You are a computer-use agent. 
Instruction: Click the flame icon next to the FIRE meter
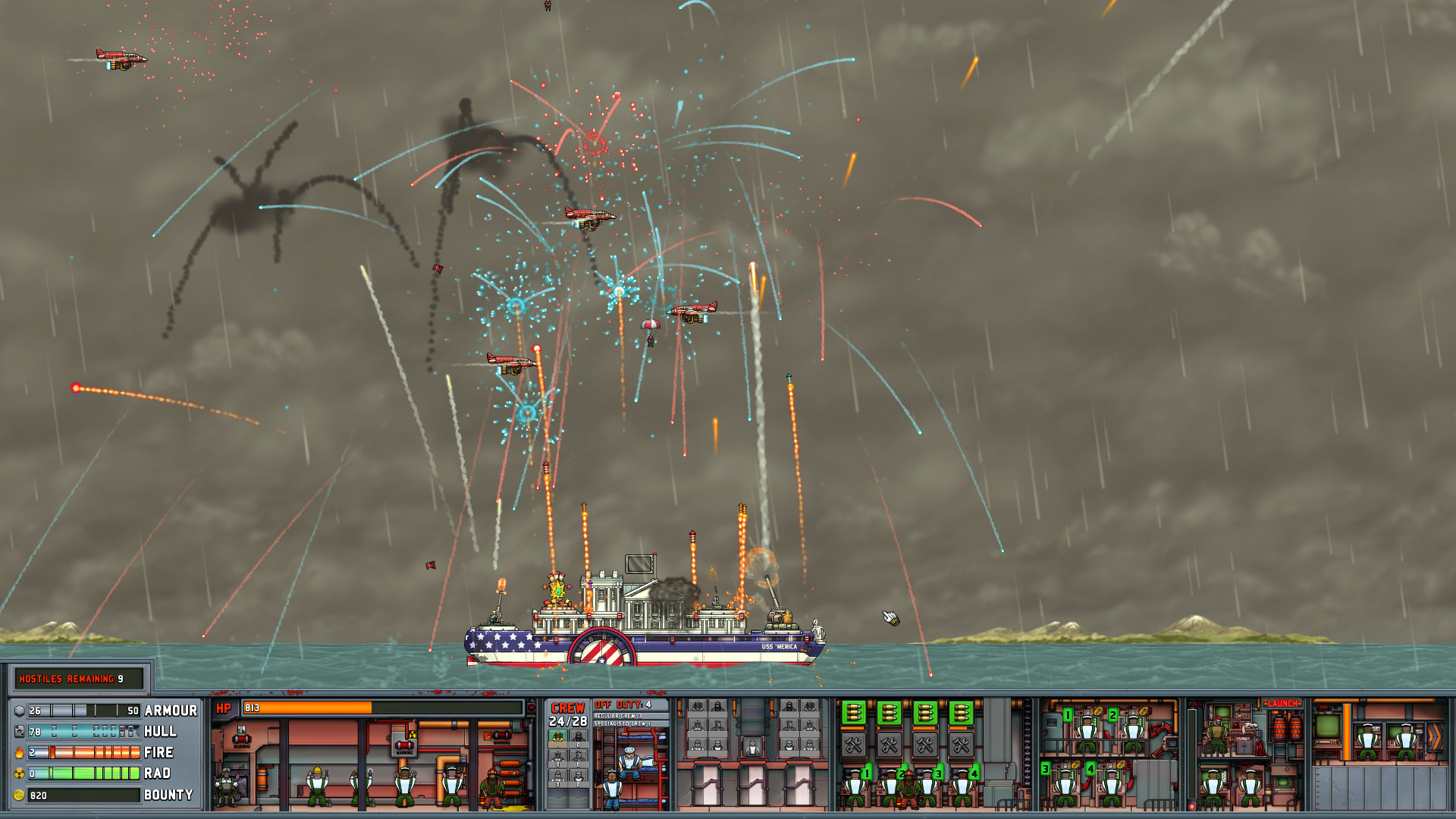click(19, 752)
